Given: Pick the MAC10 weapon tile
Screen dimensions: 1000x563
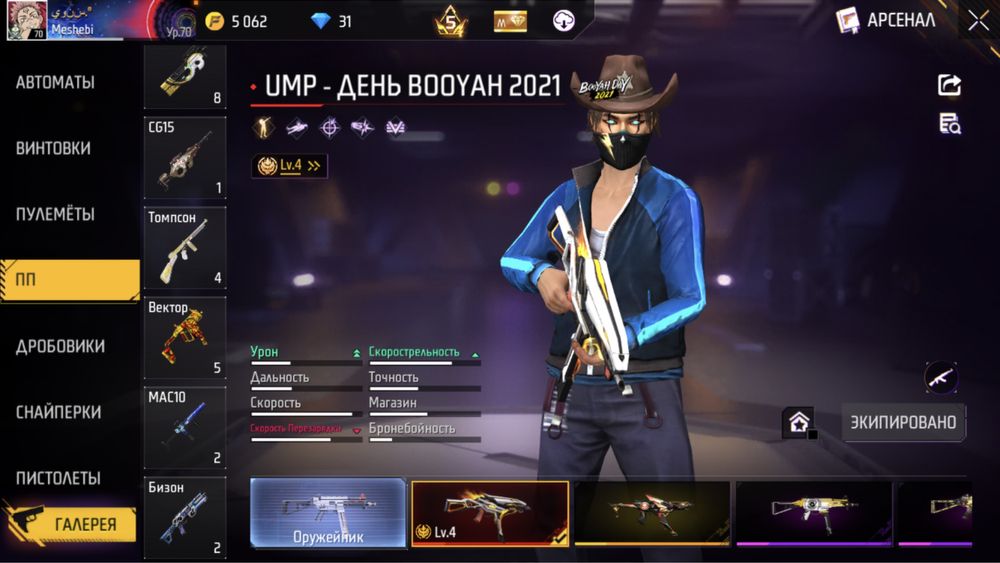Looking at the screenshot, I should pos(185,428).
